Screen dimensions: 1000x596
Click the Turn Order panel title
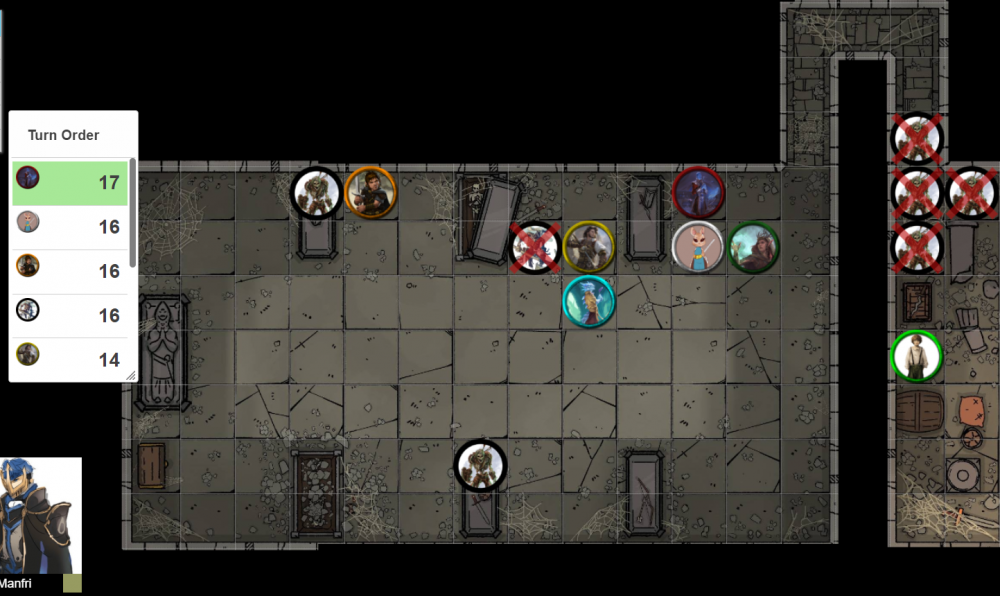[63, 135]
